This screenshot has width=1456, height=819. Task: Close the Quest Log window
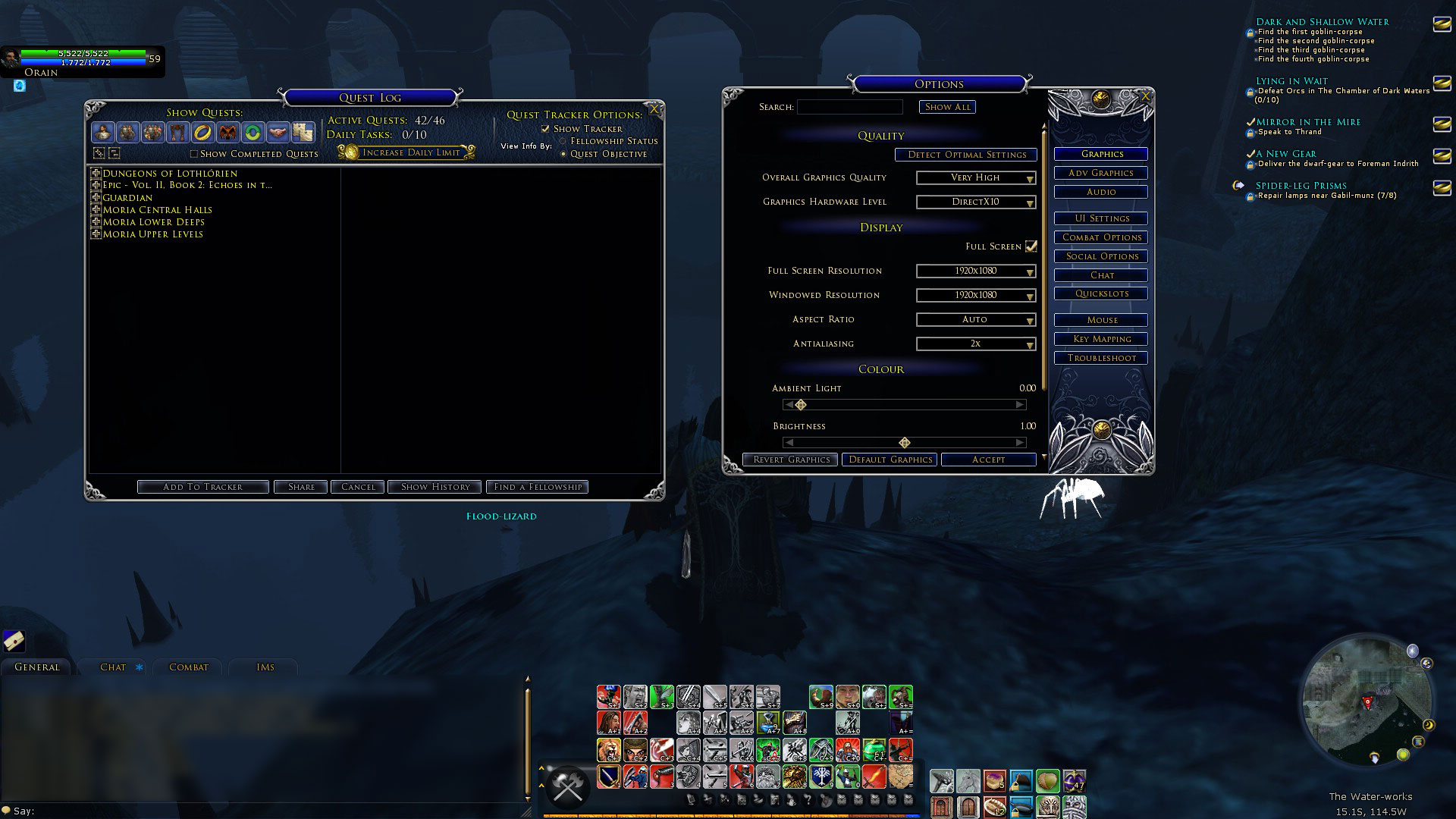(654, 110)
